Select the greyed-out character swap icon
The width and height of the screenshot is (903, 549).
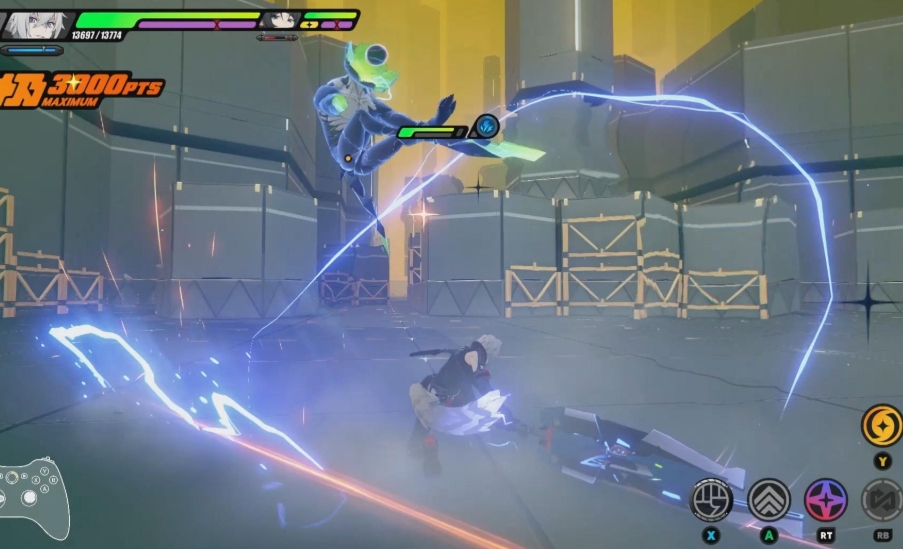[884, 500]
